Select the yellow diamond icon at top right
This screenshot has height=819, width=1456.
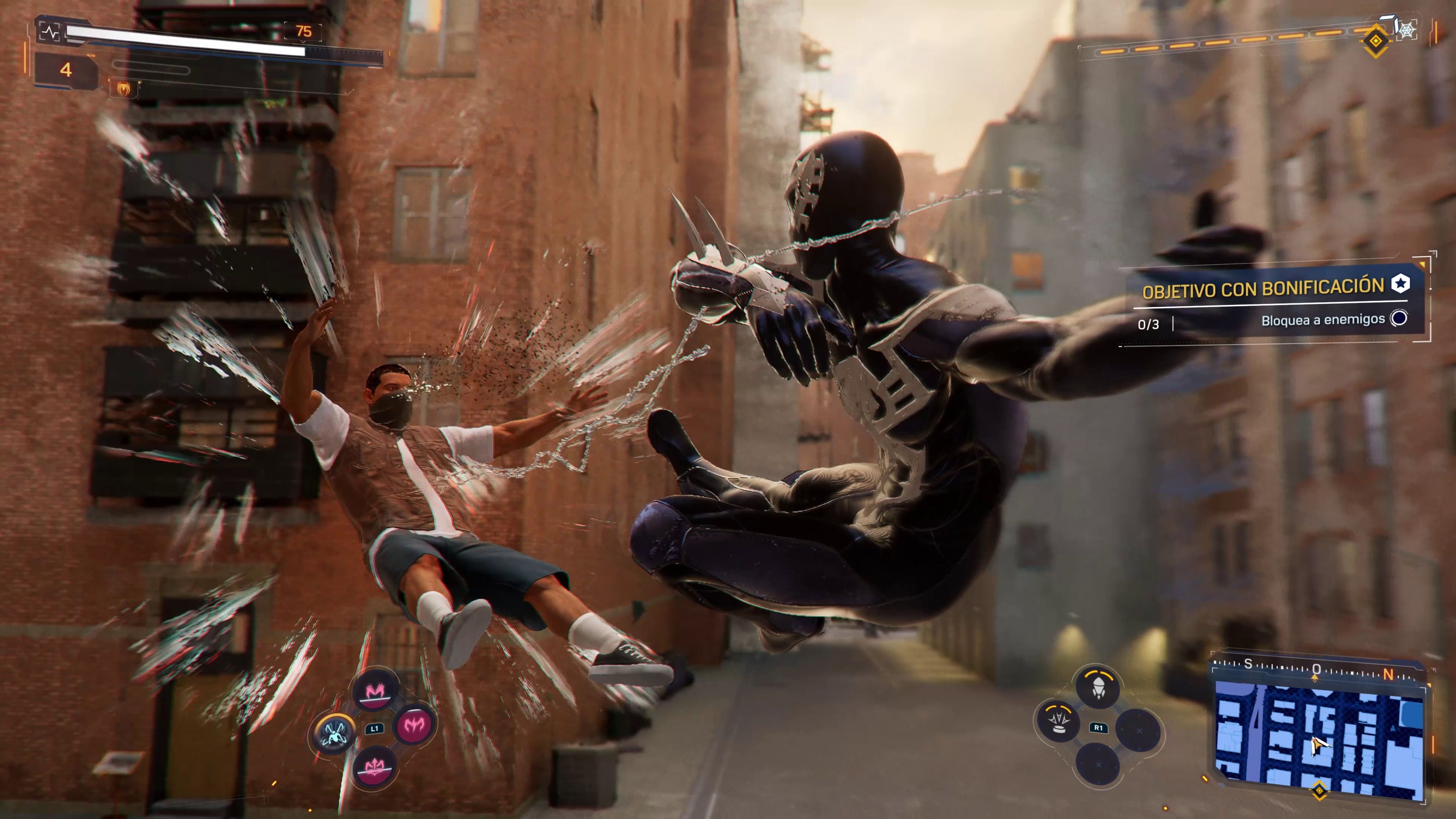pos(1375,41)
